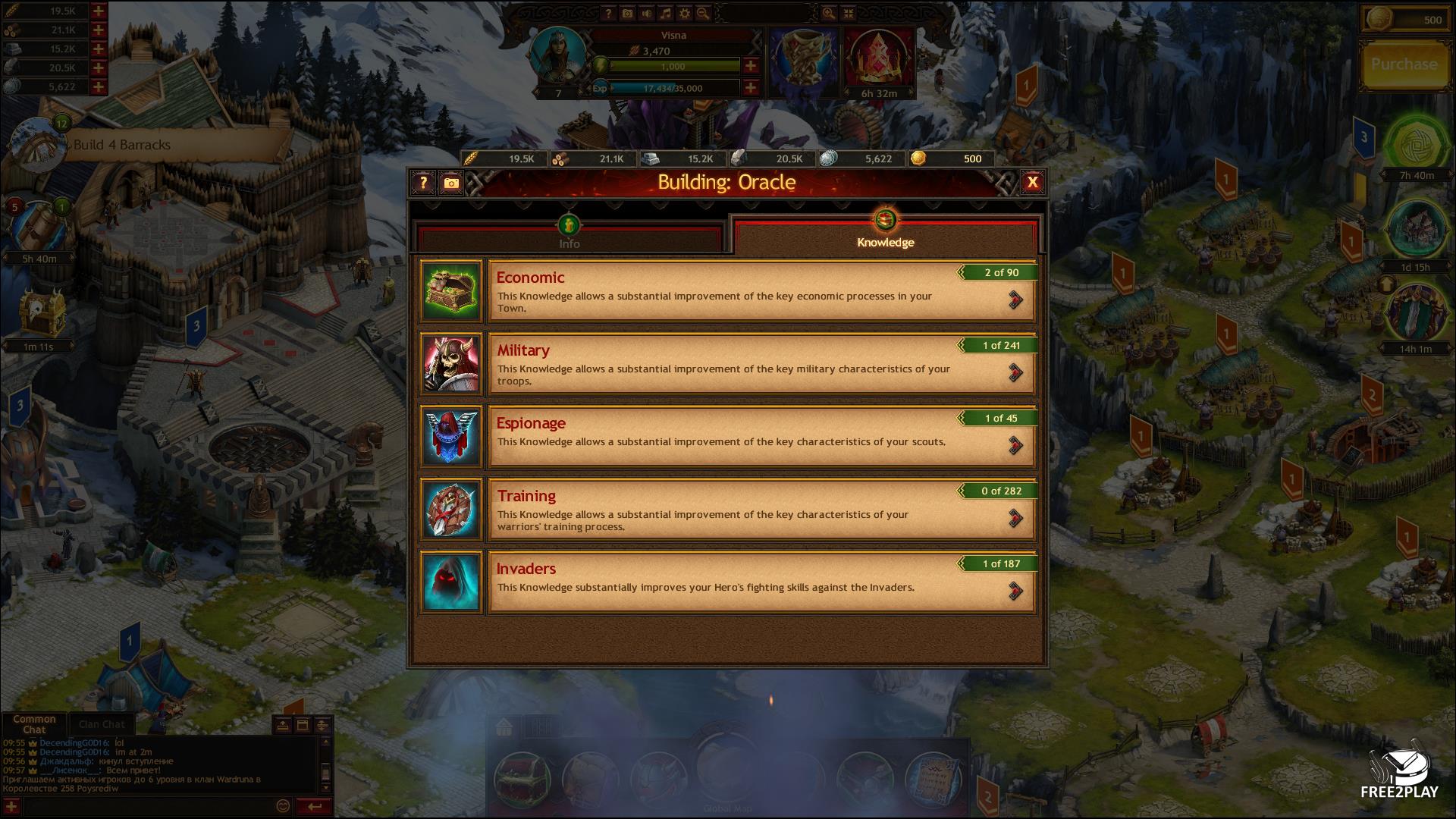Open the Build 4 Barracks quest
This screenshot has width=1456, height=819.
(121, 145)
